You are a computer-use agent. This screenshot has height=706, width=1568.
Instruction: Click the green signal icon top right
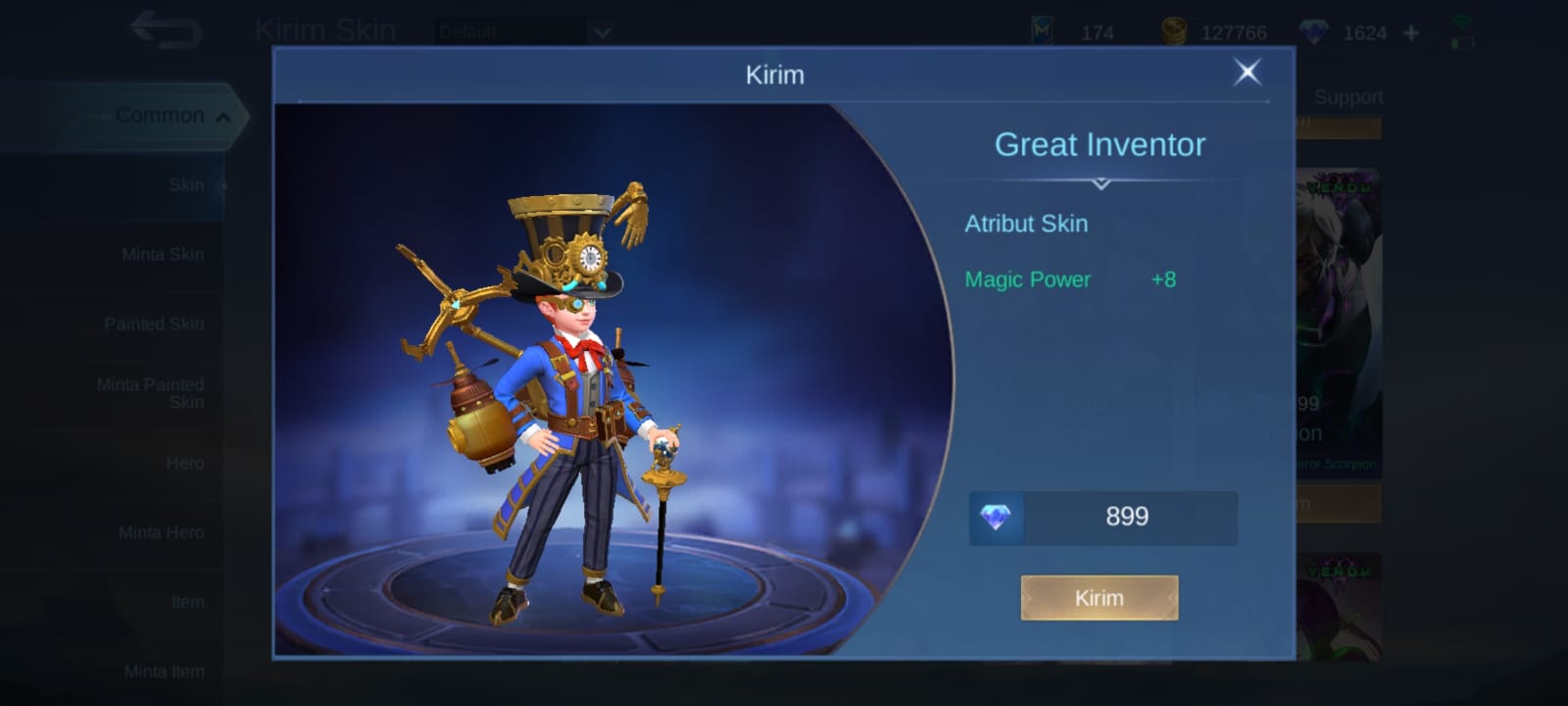(1462, 21)
